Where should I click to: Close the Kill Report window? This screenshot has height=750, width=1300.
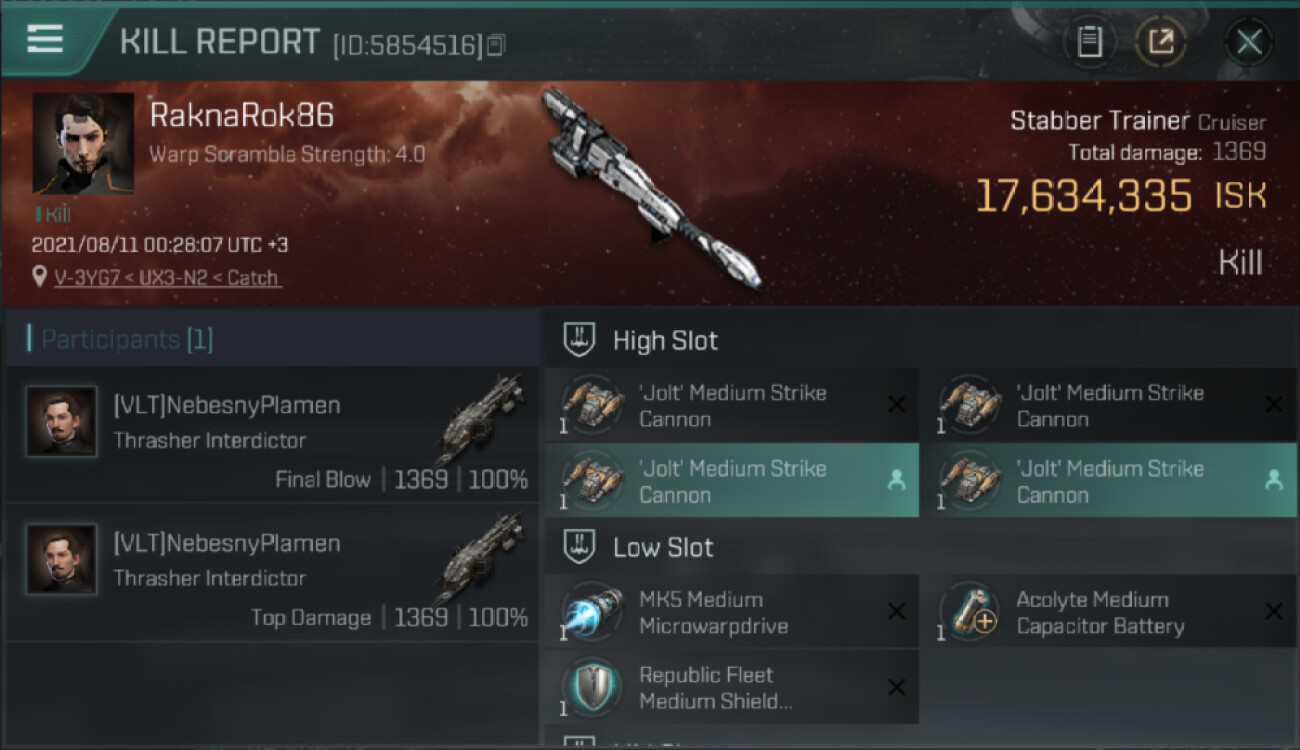tap(1248, 42)
